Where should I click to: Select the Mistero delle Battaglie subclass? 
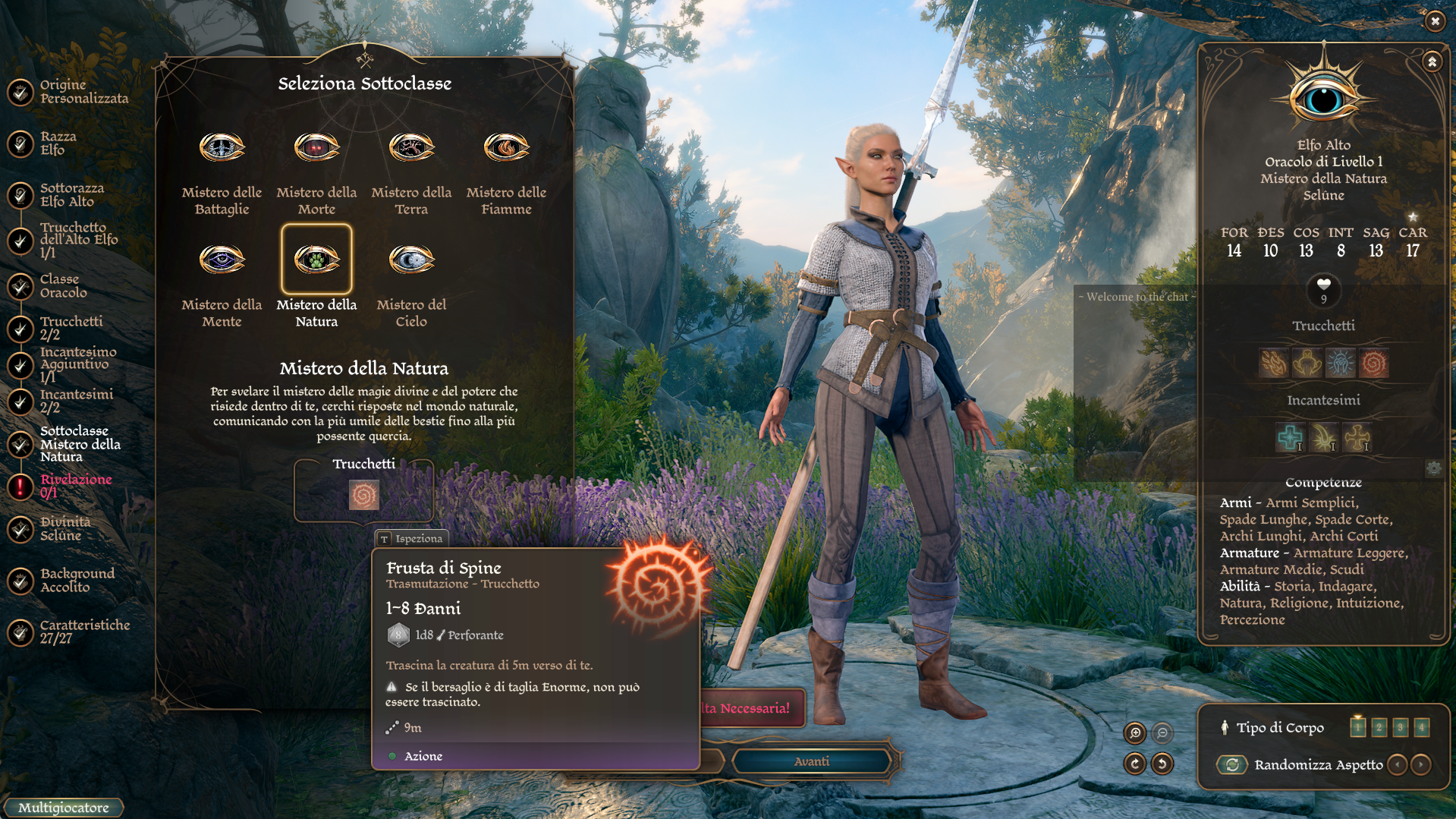(x=222, y=148)
